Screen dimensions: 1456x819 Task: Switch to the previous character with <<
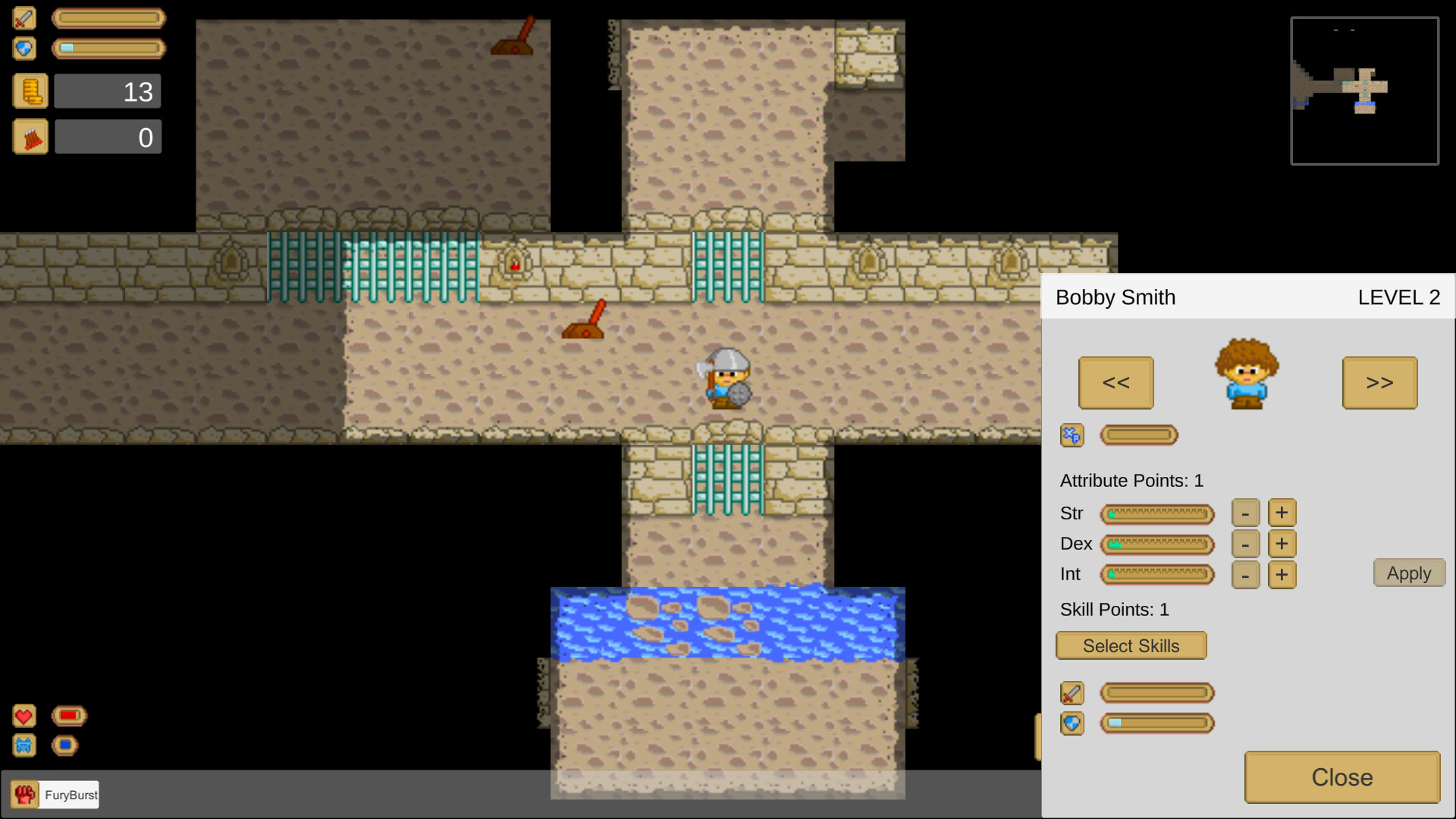(1116, 382)
